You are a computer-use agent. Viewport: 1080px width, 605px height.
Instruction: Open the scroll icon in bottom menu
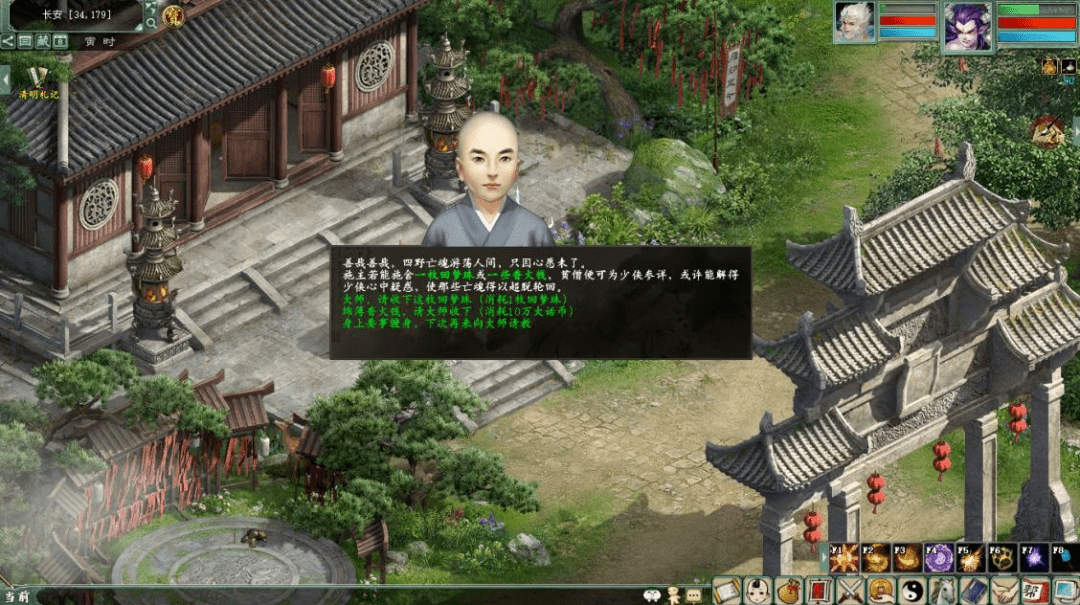click(727, 591)
